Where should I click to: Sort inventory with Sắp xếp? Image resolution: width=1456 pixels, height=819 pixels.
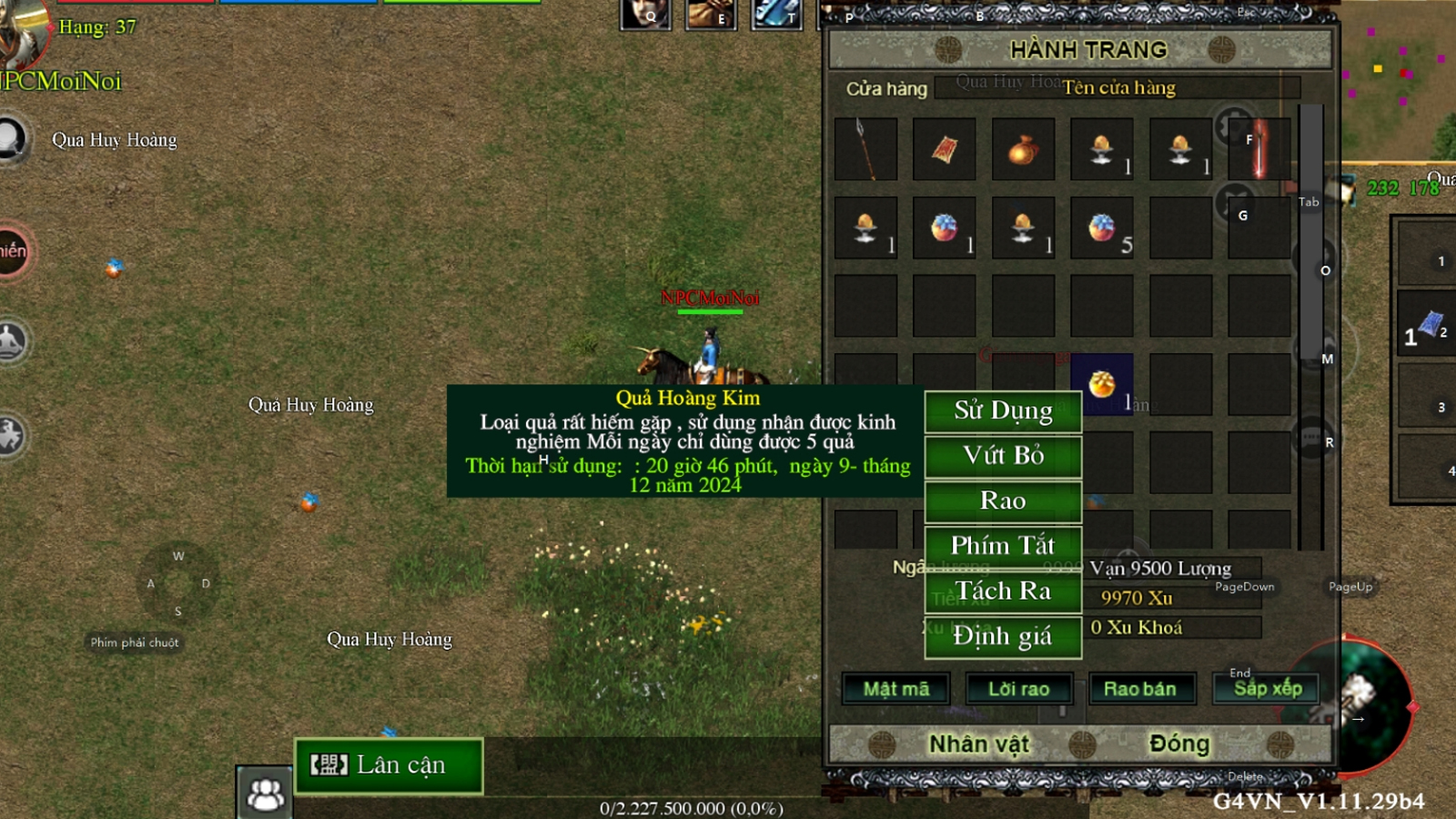1267,689
